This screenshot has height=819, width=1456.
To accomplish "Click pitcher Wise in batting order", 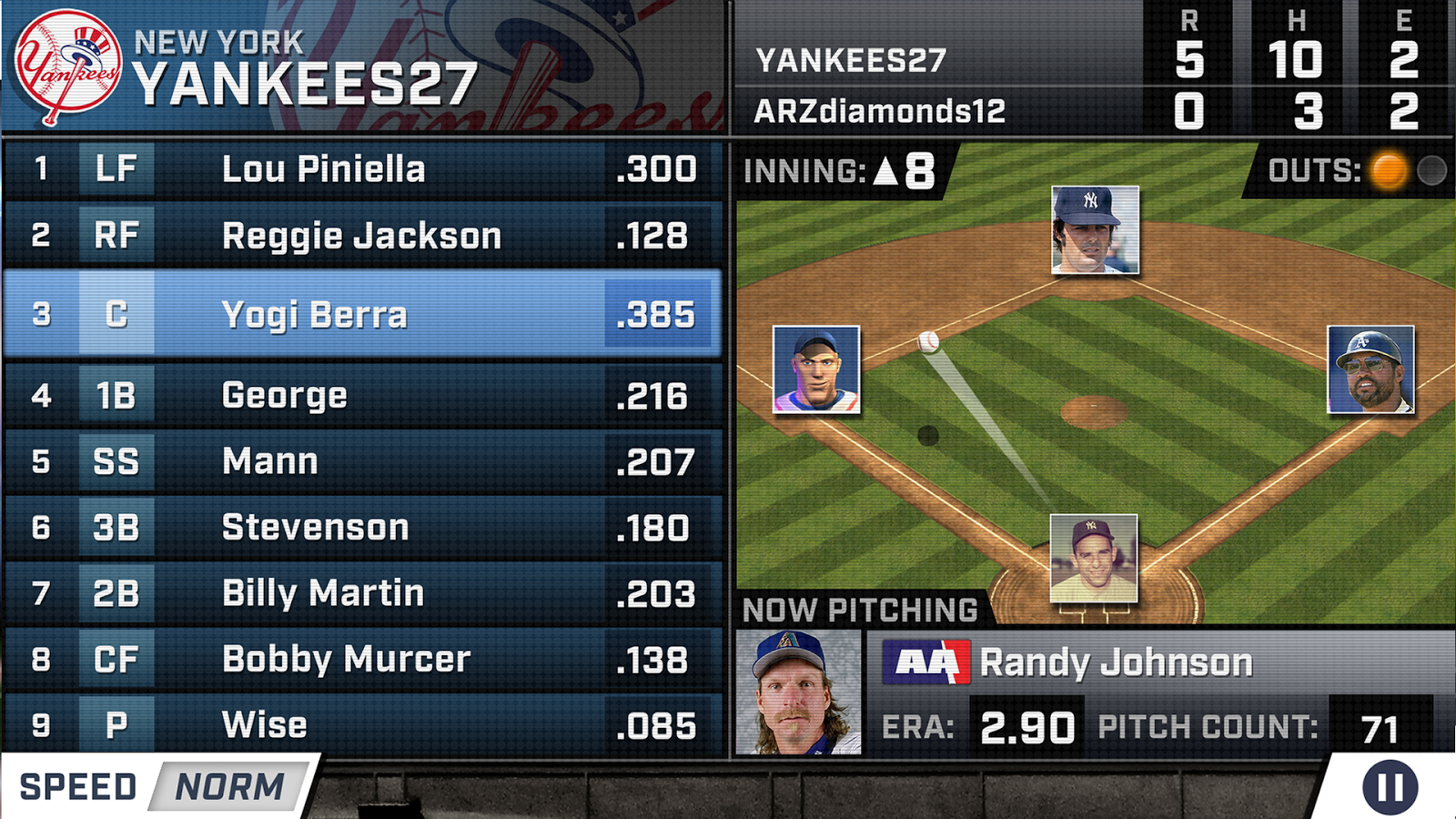I will point(362,725).
